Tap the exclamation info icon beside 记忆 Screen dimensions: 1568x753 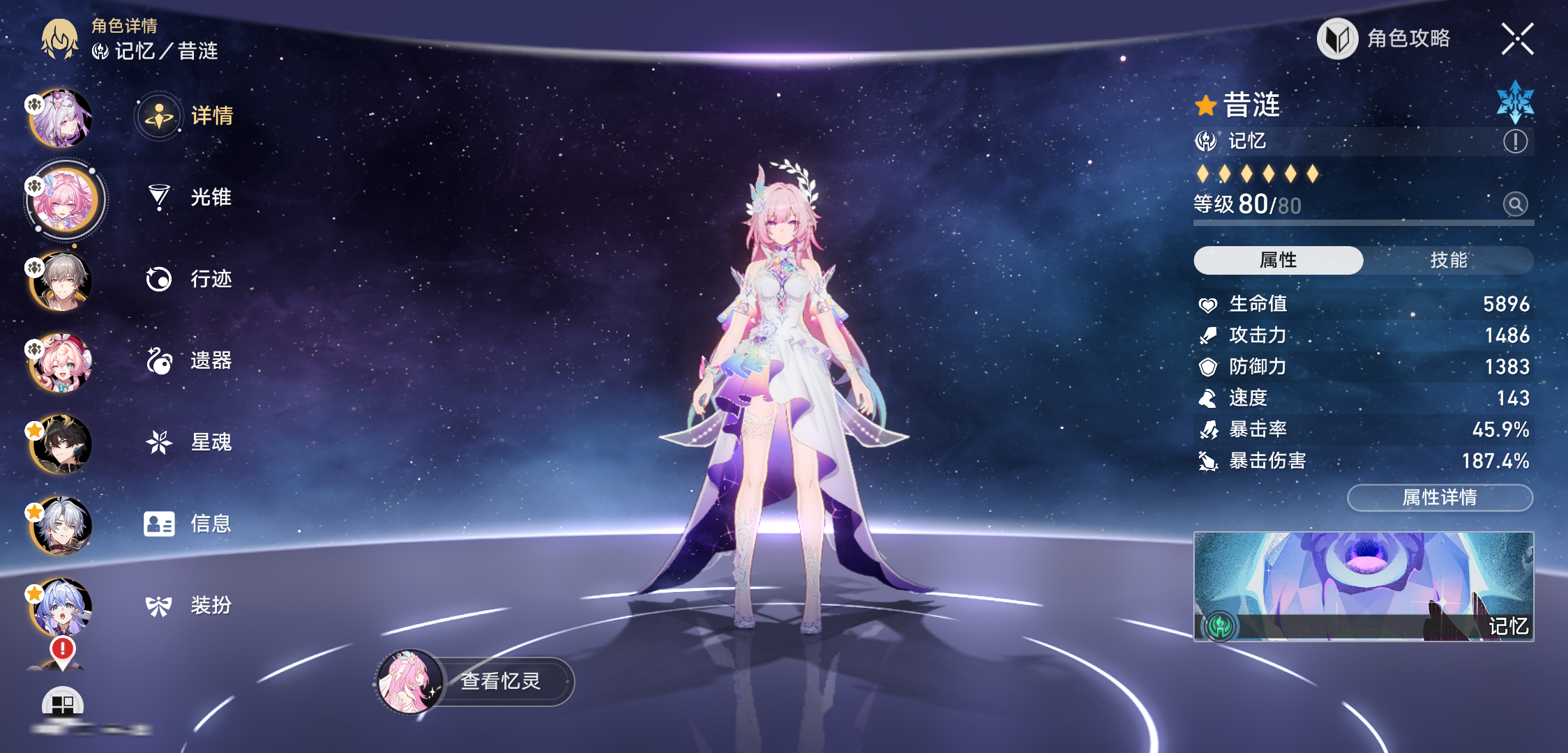pos(1515,142)
